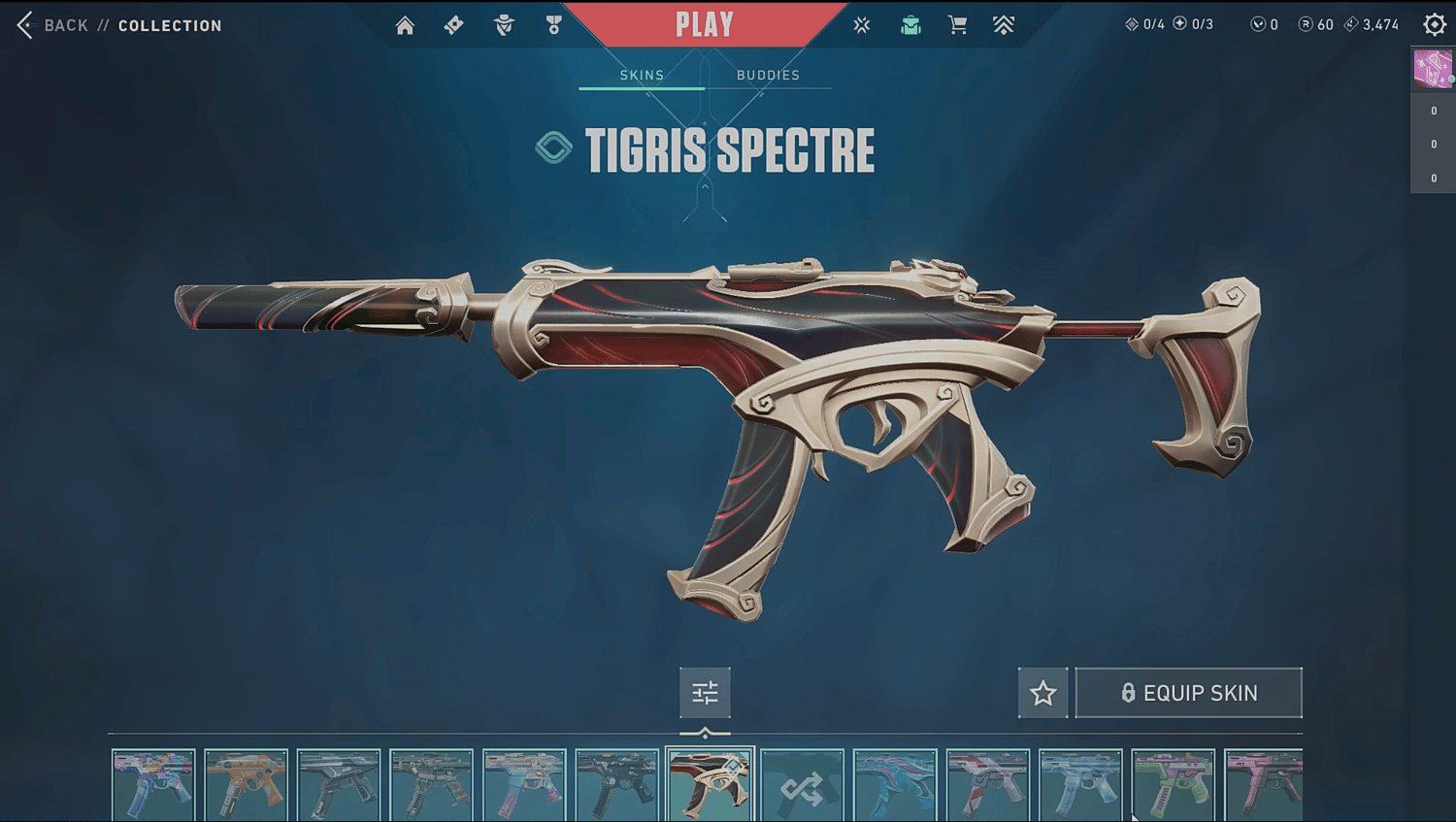Select the Skins tab
Image resolution: width=1456 pixels, height=822 pixels.
642,75
